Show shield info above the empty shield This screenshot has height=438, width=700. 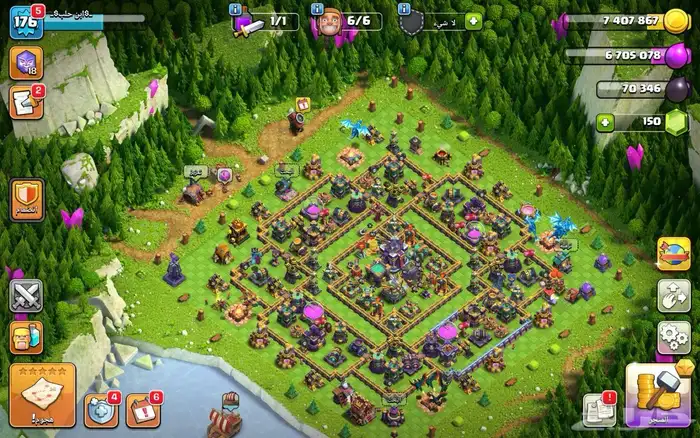[402, 8]
